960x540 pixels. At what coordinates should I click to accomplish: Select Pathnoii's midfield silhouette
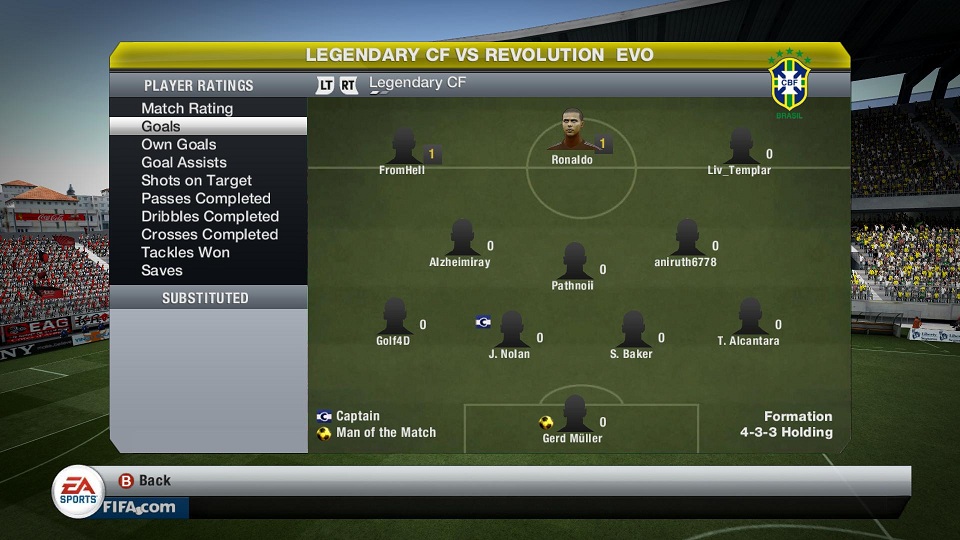[x=574, y=262]
